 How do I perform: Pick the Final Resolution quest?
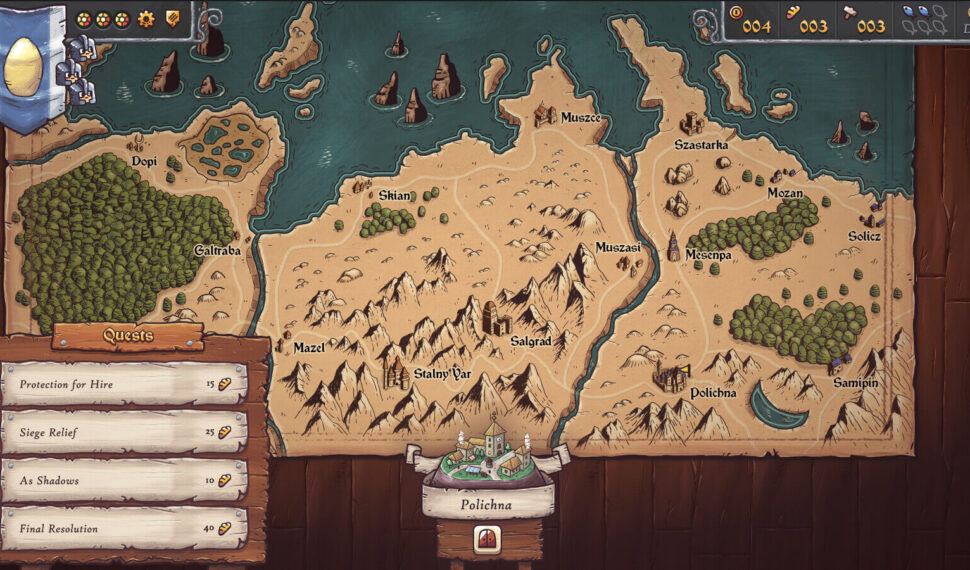tap(124, 528)
